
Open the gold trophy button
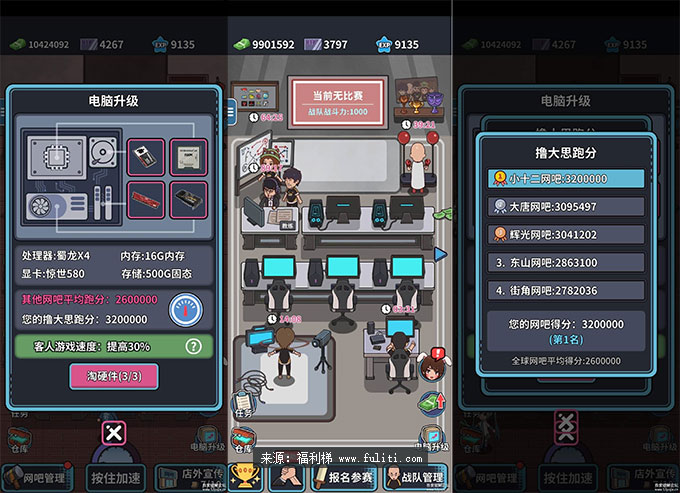[245, 477]
